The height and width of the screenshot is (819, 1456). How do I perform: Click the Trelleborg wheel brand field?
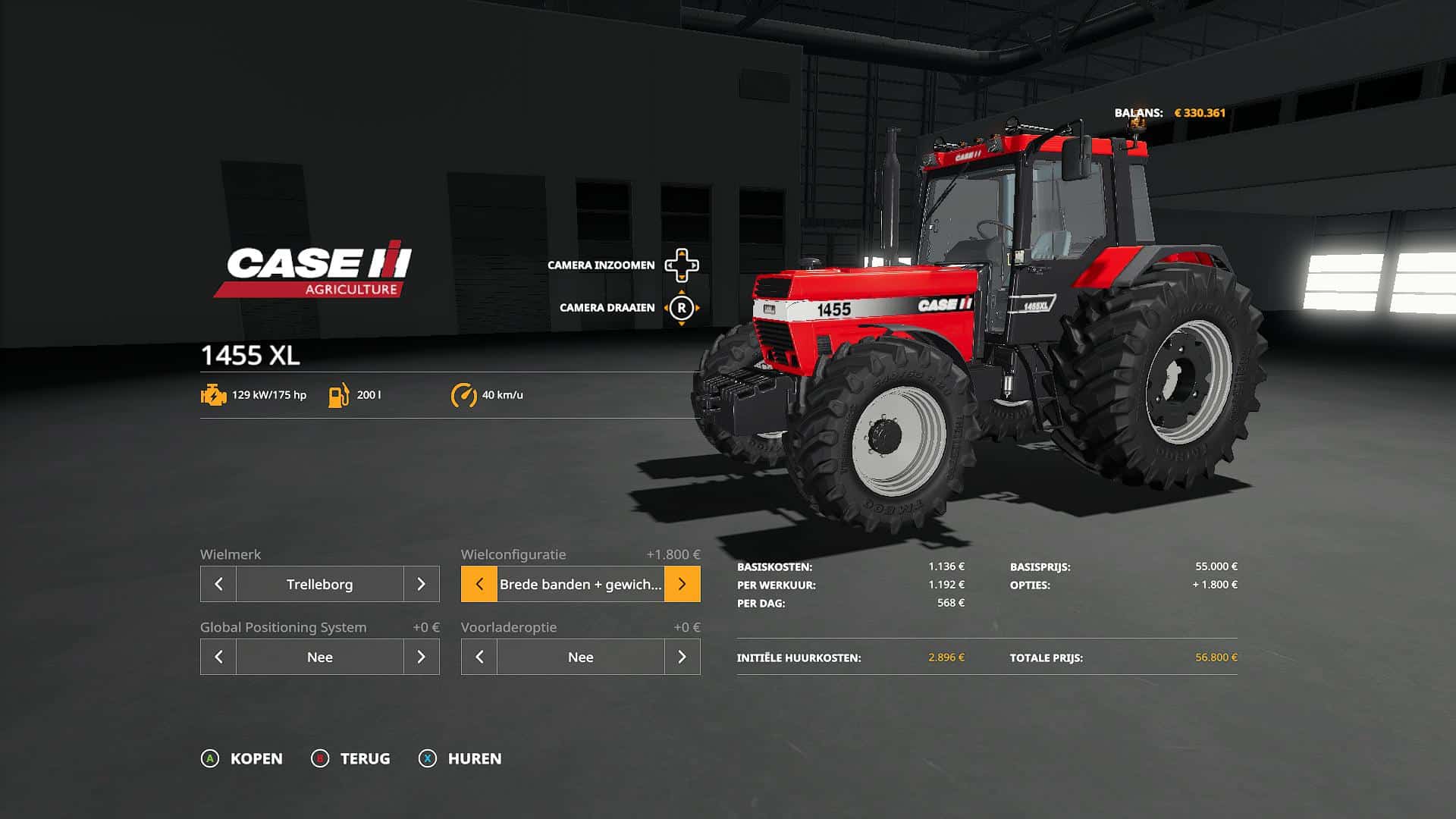pyautogui.click(x=319, y=584)
